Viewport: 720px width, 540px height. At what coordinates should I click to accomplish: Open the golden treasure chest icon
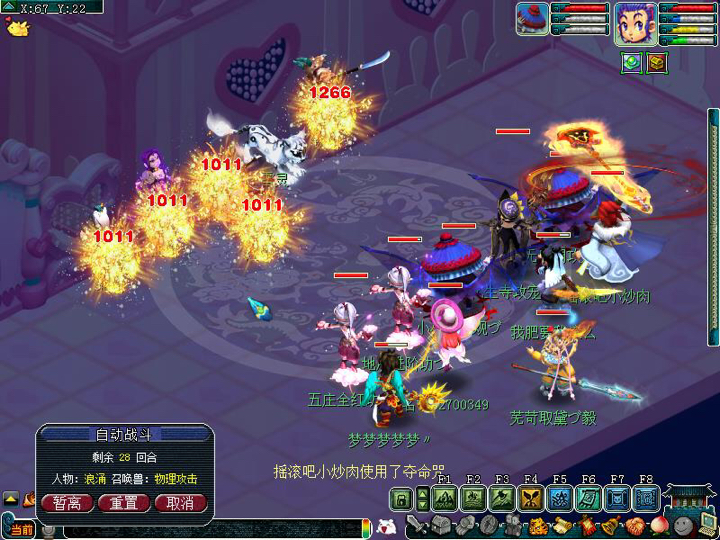tap(656, 63)
